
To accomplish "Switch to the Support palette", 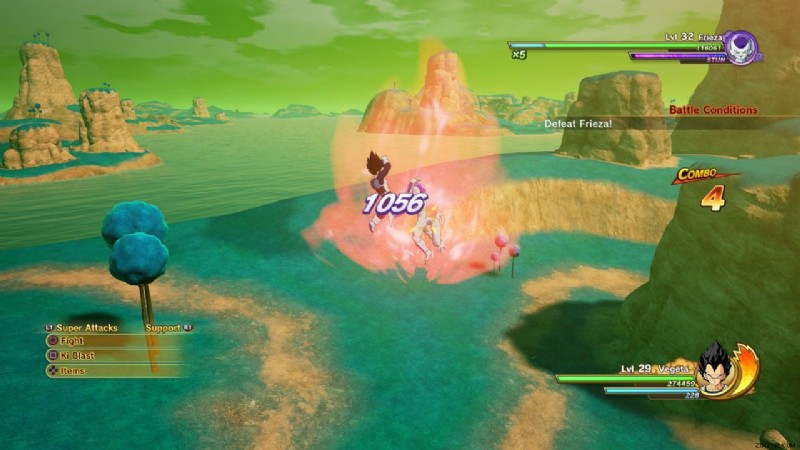I will pyautogui.click(x=166, y=327).
